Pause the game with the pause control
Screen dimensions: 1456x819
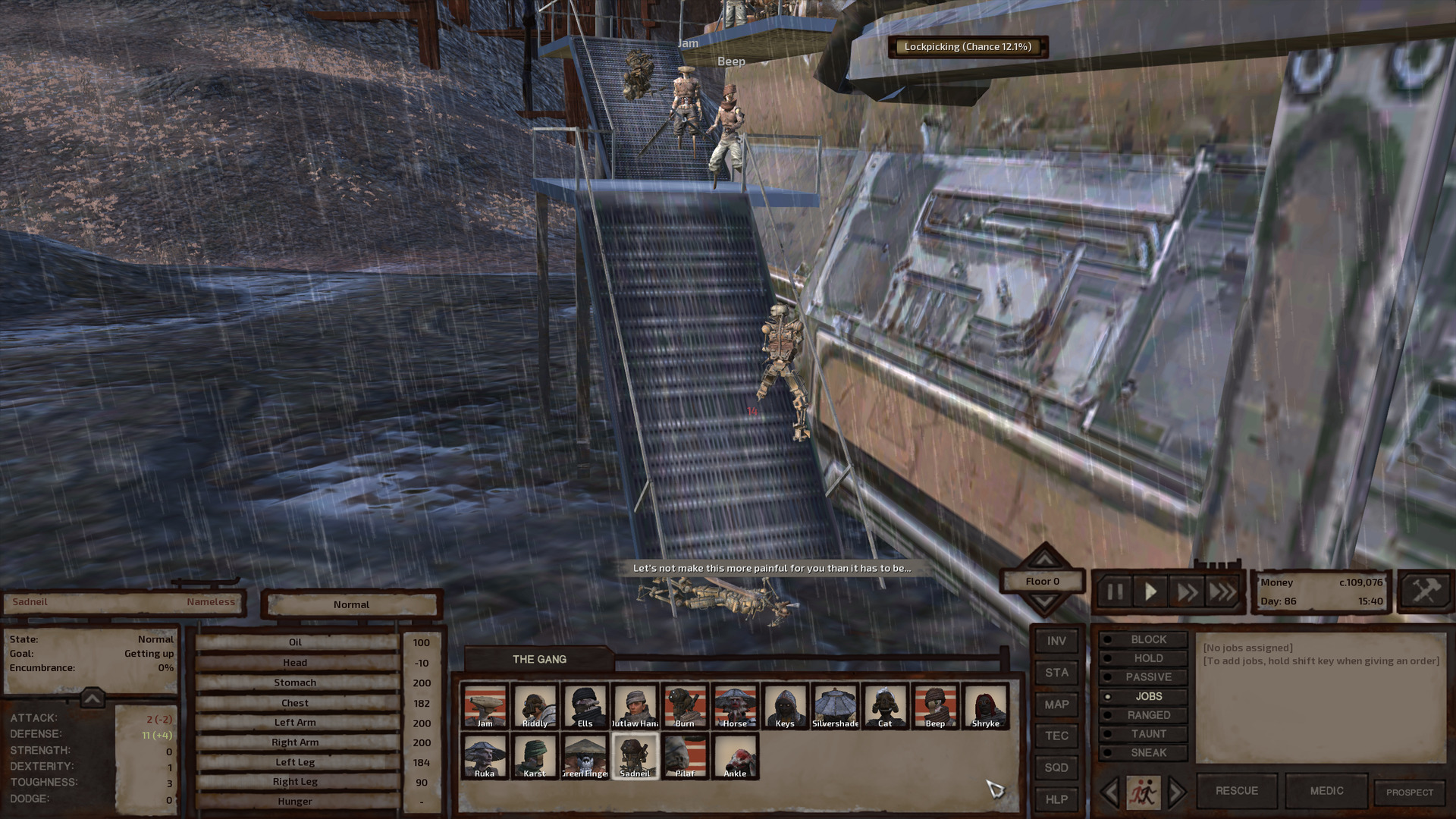pyautogui.click(x=1114, y=592)
